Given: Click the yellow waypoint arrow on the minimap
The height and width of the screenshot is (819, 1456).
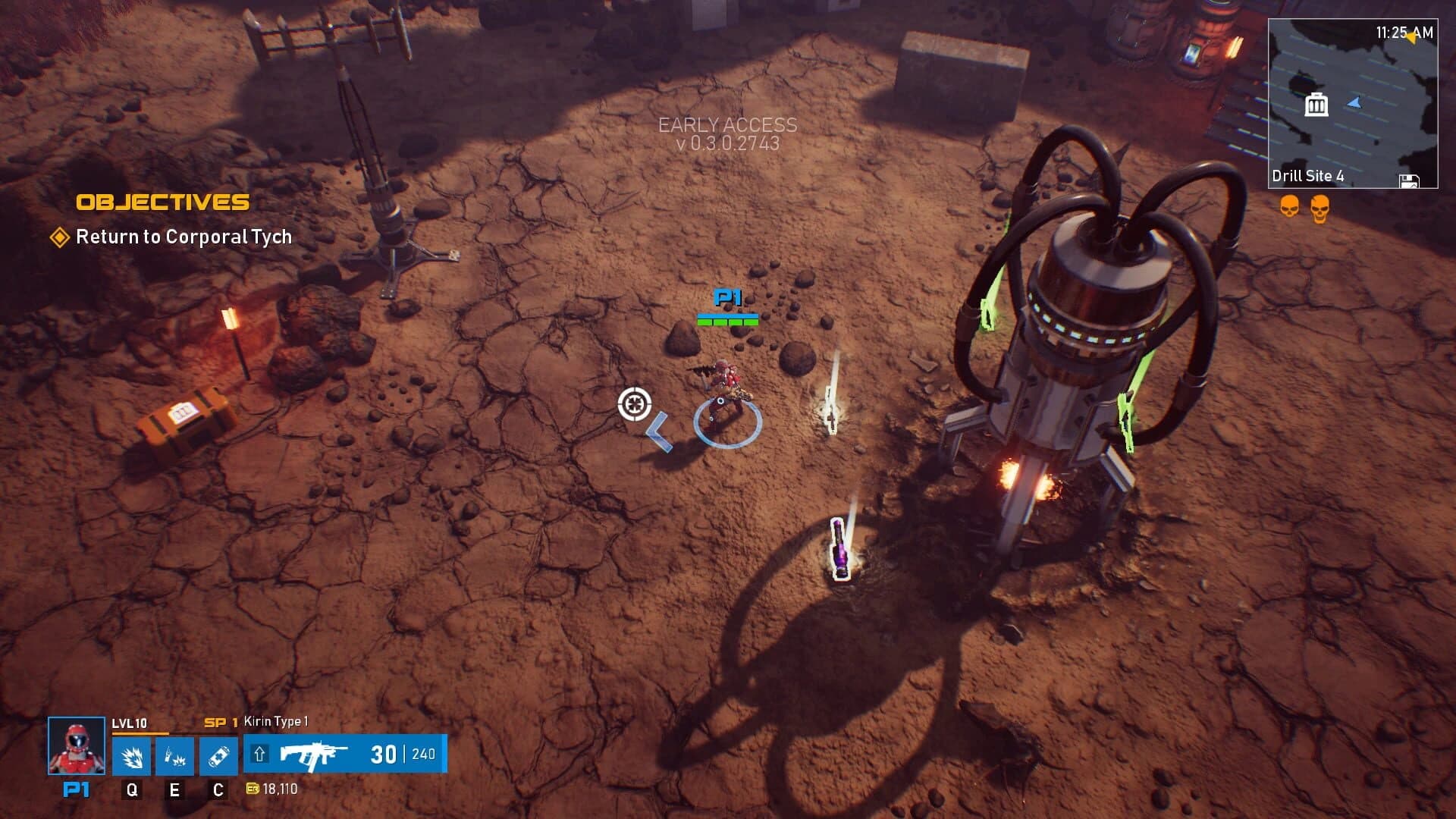Looking at the screenshot, I should point(1413,38).
